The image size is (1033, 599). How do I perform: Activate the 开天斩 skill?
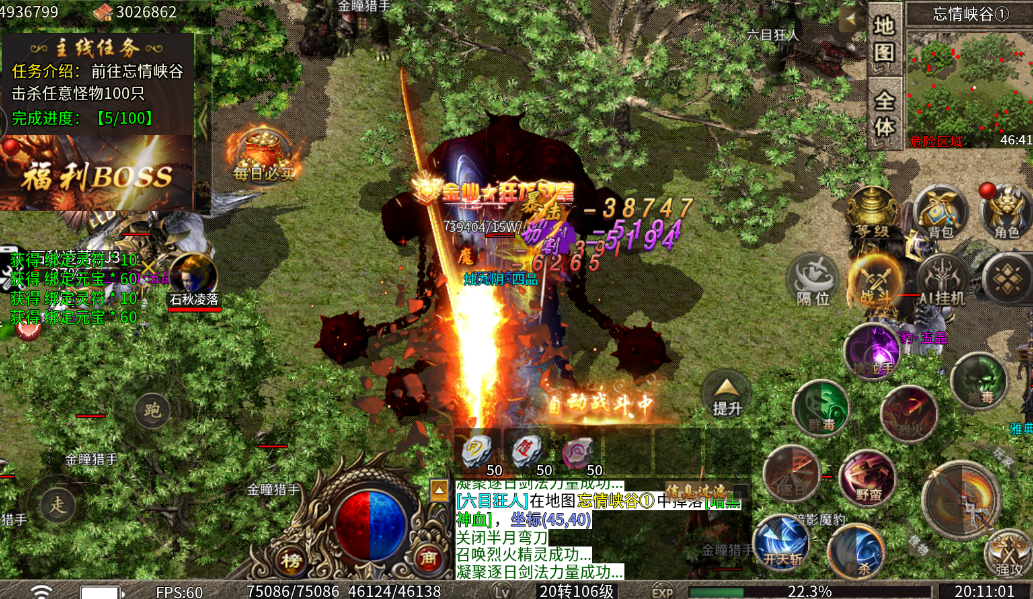click(x=781, y=542)
